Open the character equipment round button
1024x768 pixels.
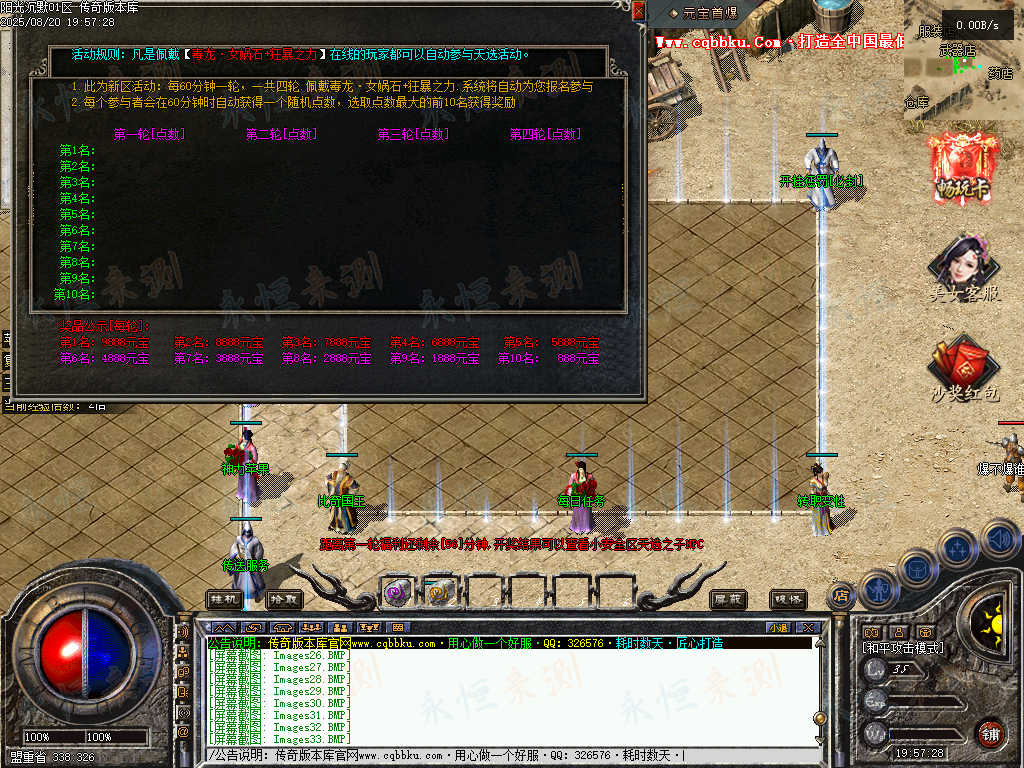(877, 587)
